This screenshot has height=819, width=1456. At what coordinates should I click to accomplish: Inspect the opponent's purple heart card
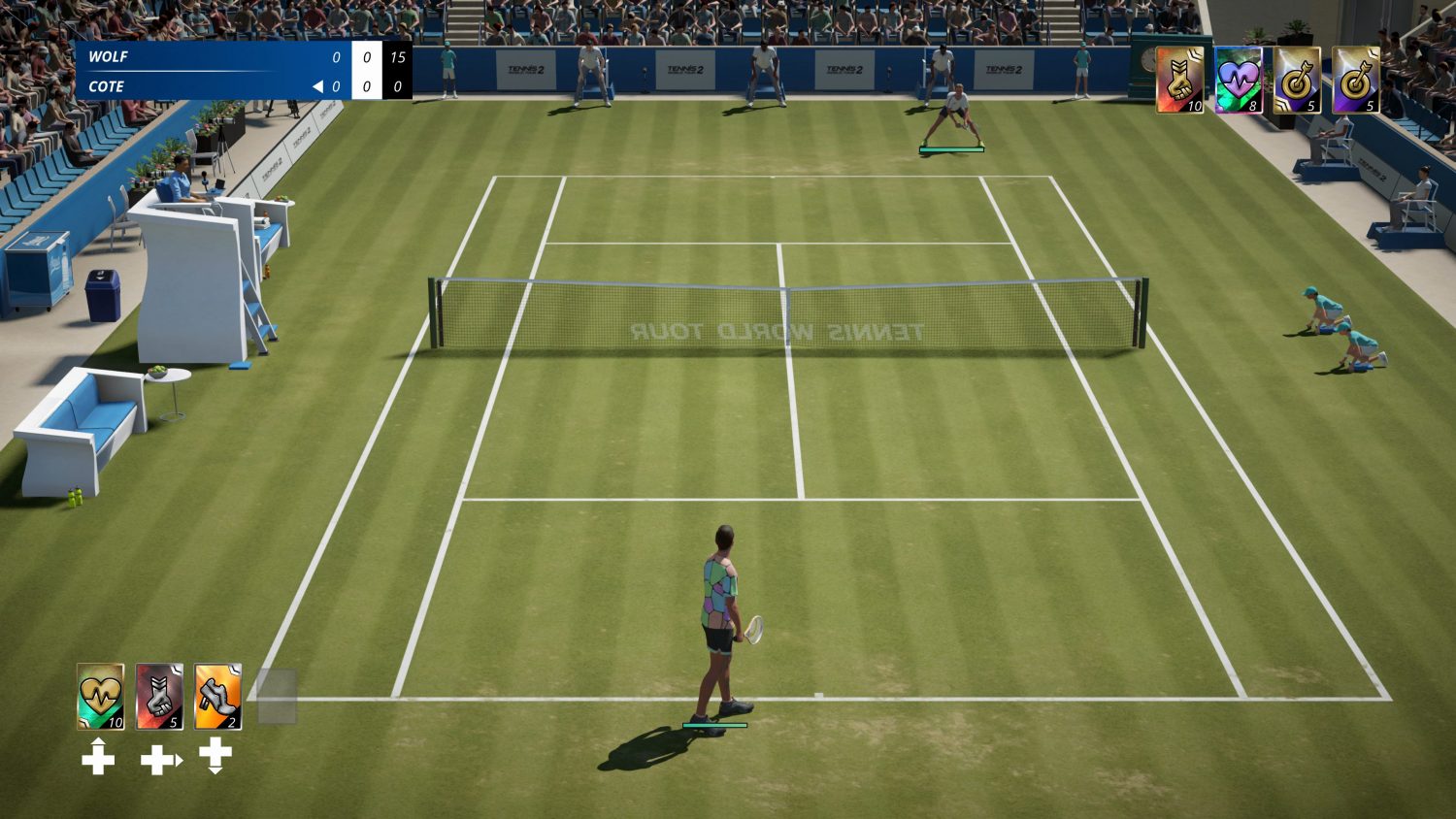point(1238,80)
